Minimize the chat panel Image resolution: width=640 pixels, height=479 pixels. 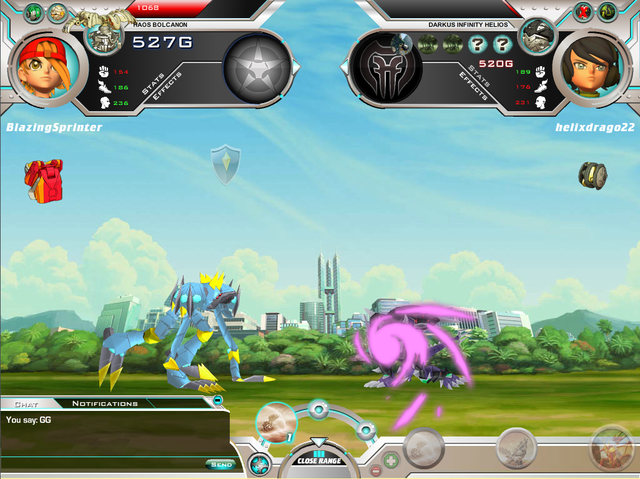(x=218, y=401)
